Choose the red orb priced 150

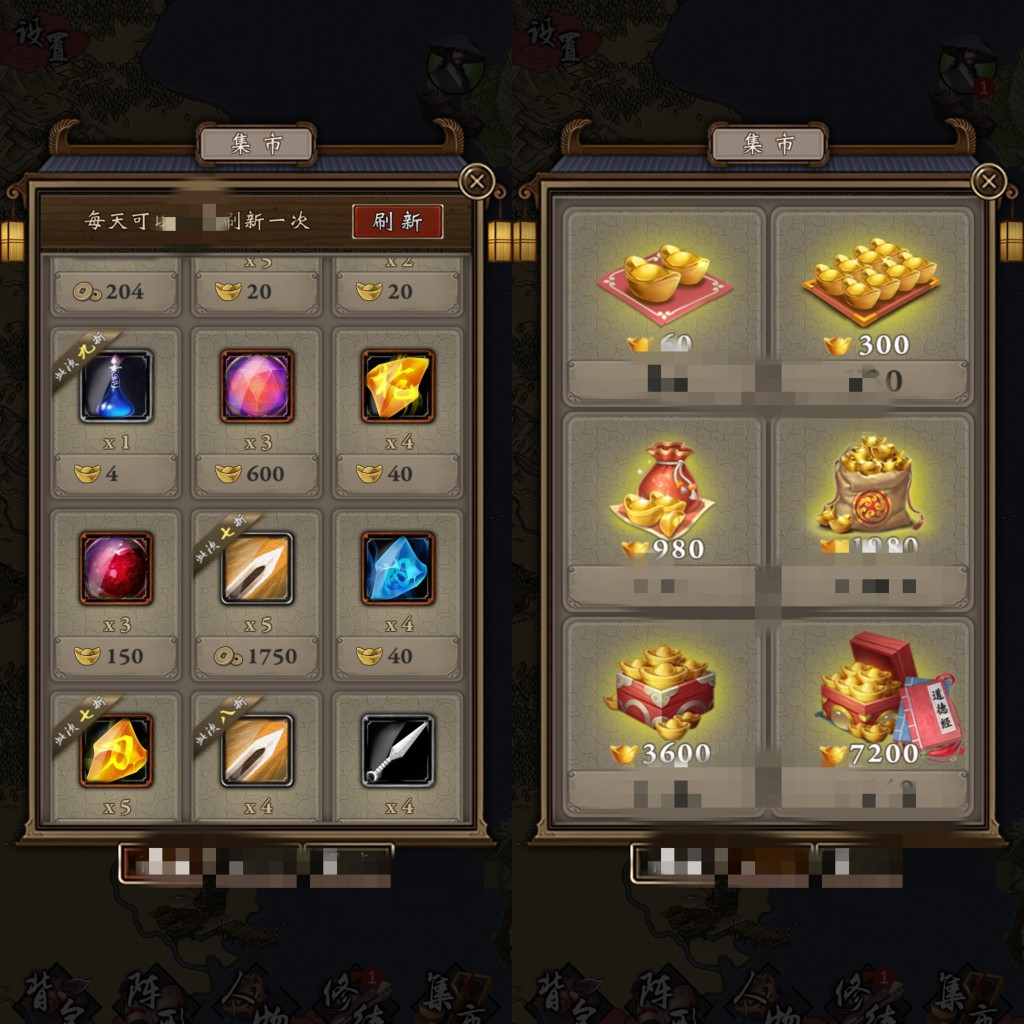point(116,568)
